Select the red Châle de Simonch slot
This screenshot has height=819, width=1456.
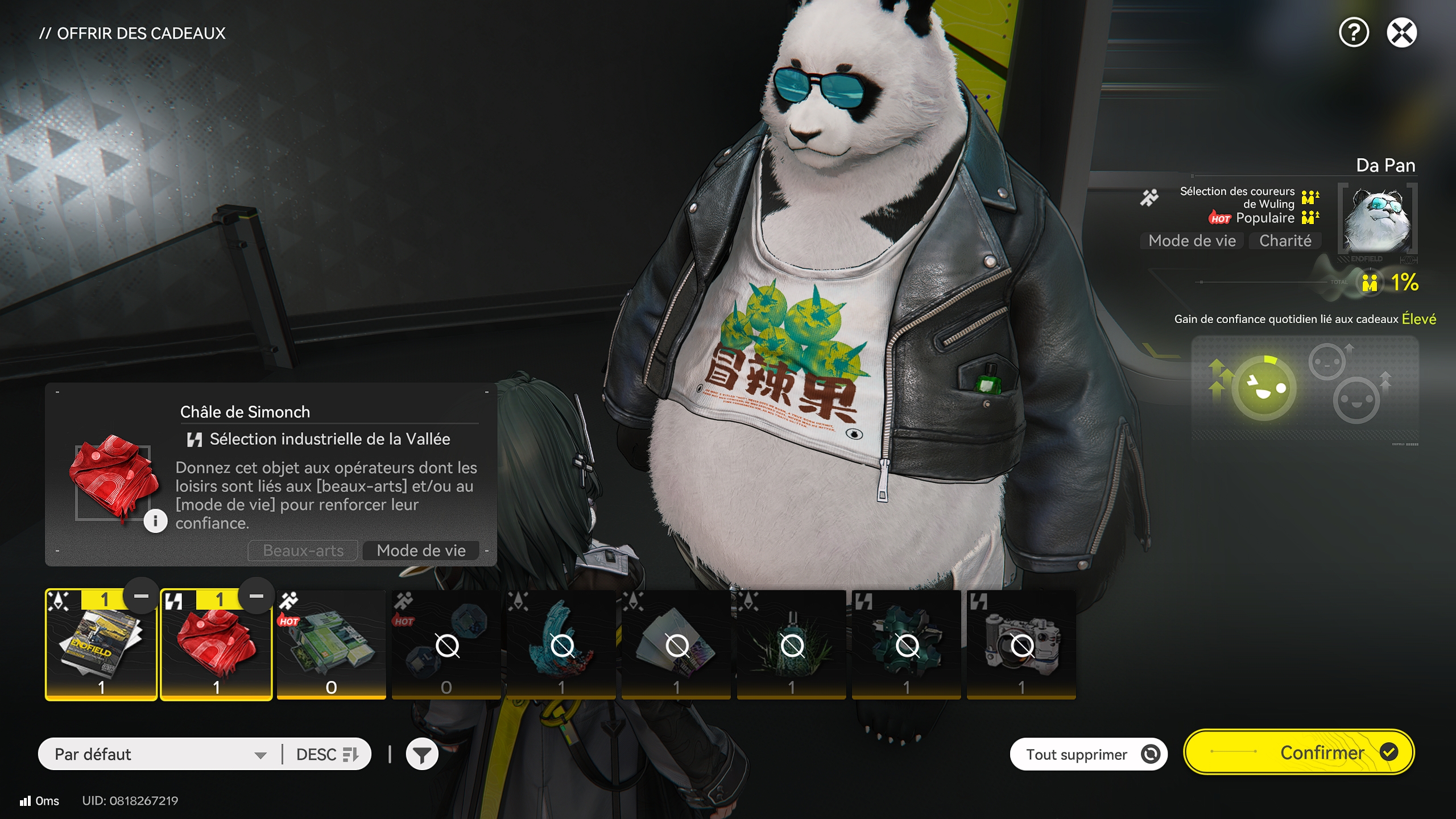(x=216, y=646)
